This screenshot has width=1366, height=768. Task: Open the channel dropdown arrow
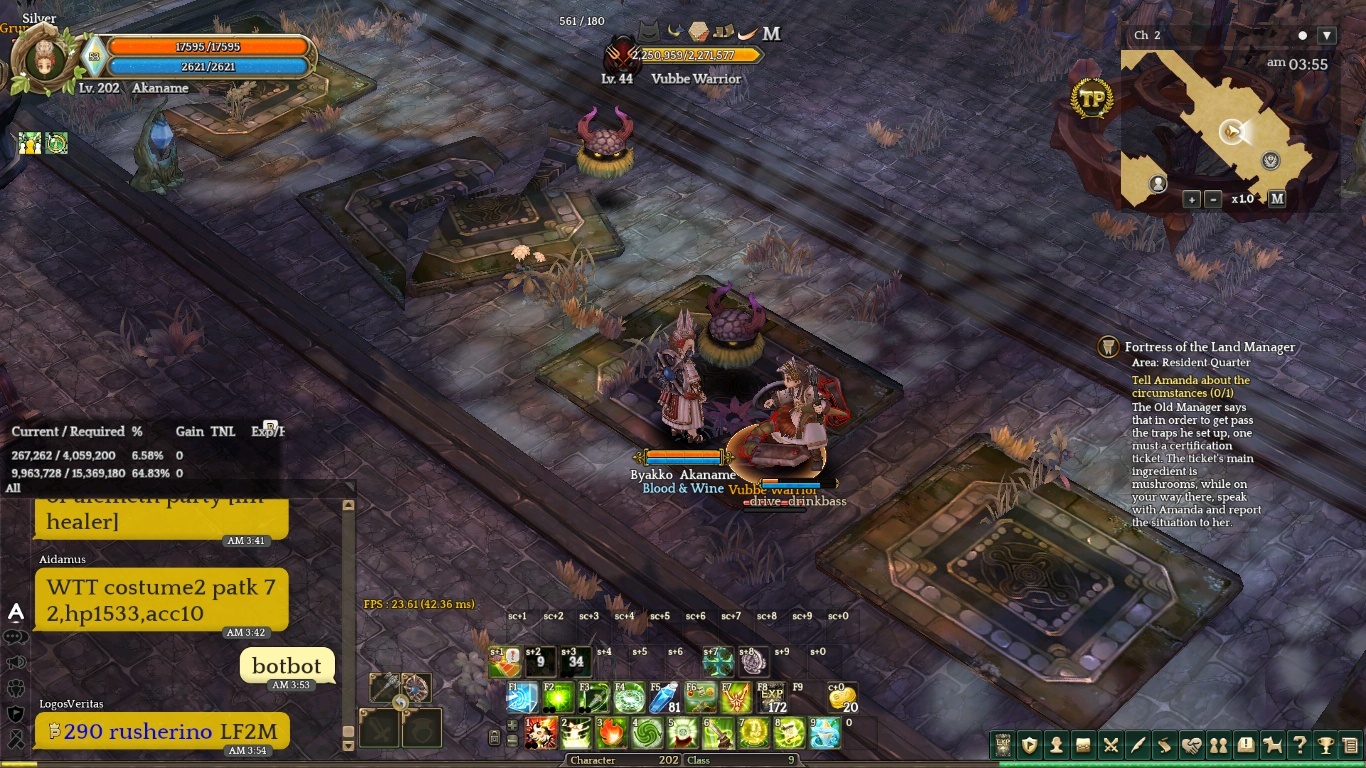(x=1327, y=35)
